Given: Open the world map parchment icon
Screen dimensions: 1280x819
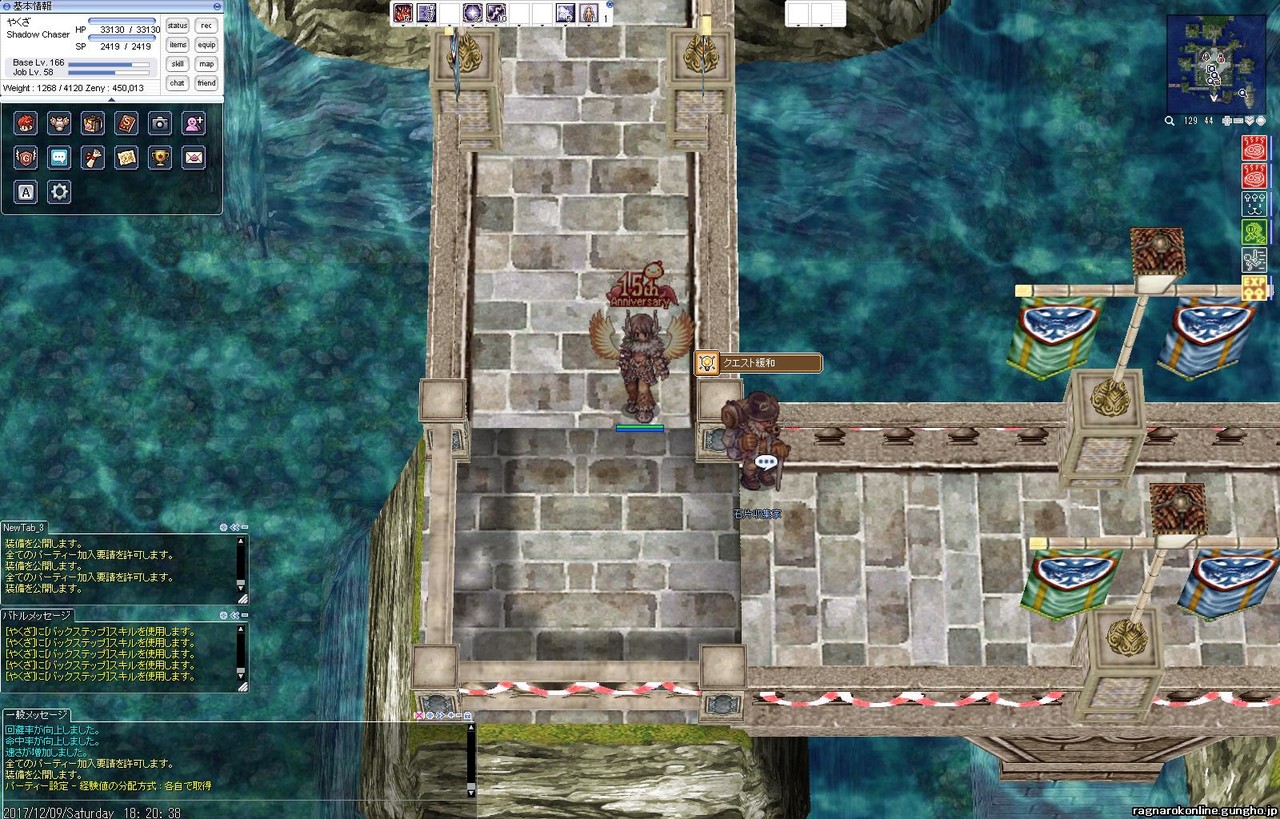Looking at the screenshot, I should point(126,157).
